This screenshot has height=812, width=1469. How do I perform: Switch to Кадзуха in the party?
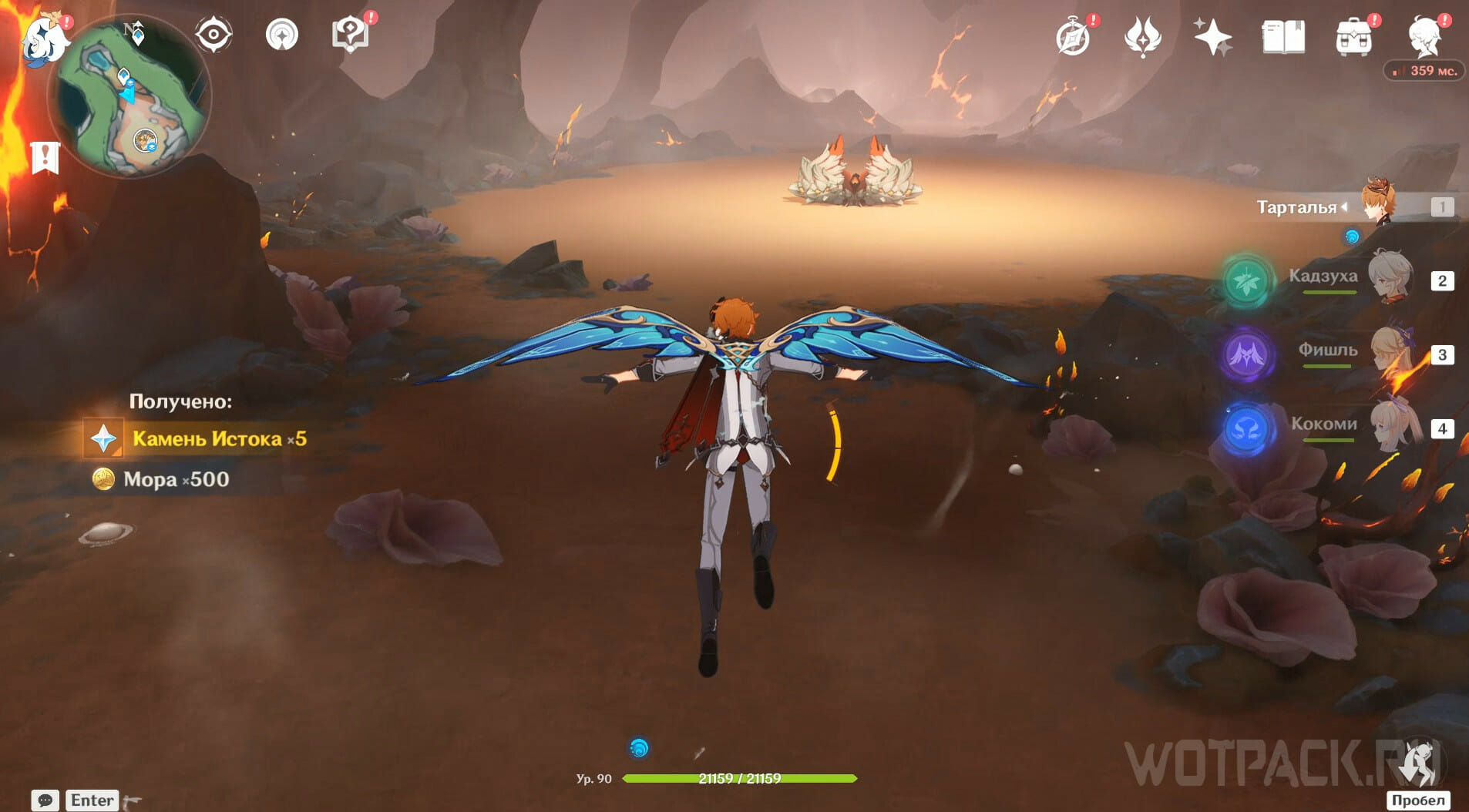[x=1392, y=279]
